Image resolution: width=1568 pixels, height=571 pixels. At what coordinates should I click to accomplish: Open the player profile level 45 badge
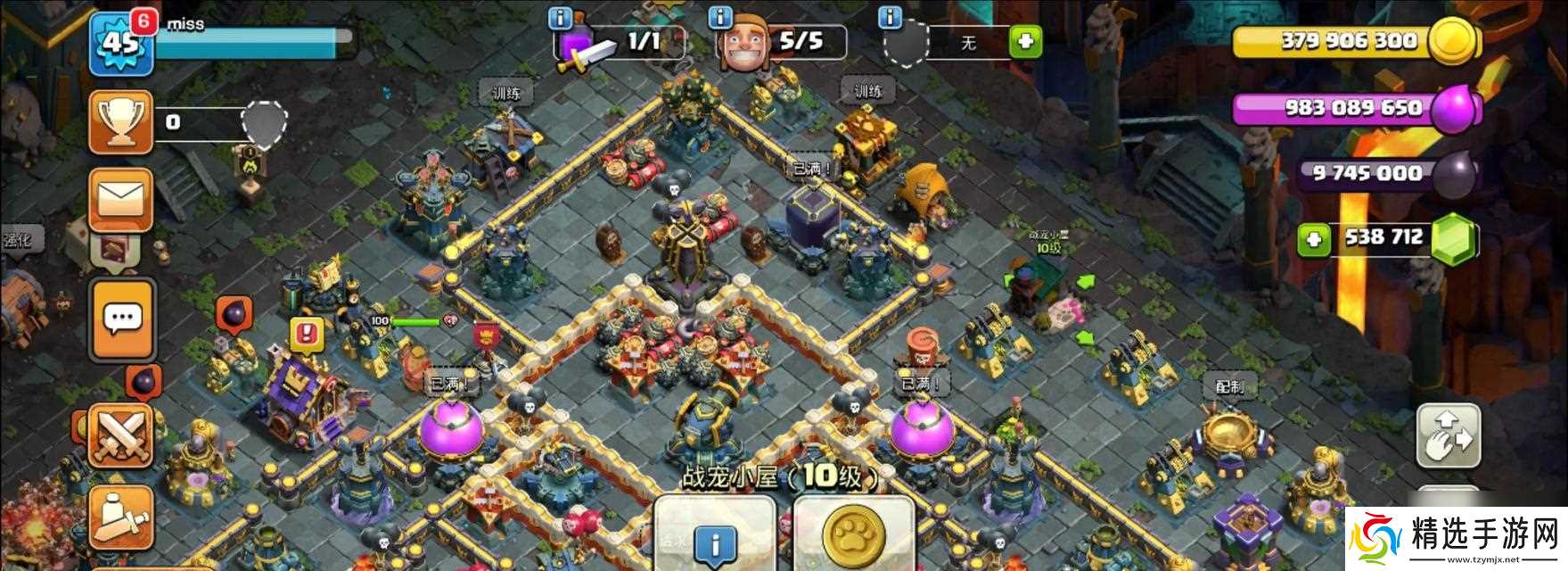(x=120, y=43)
